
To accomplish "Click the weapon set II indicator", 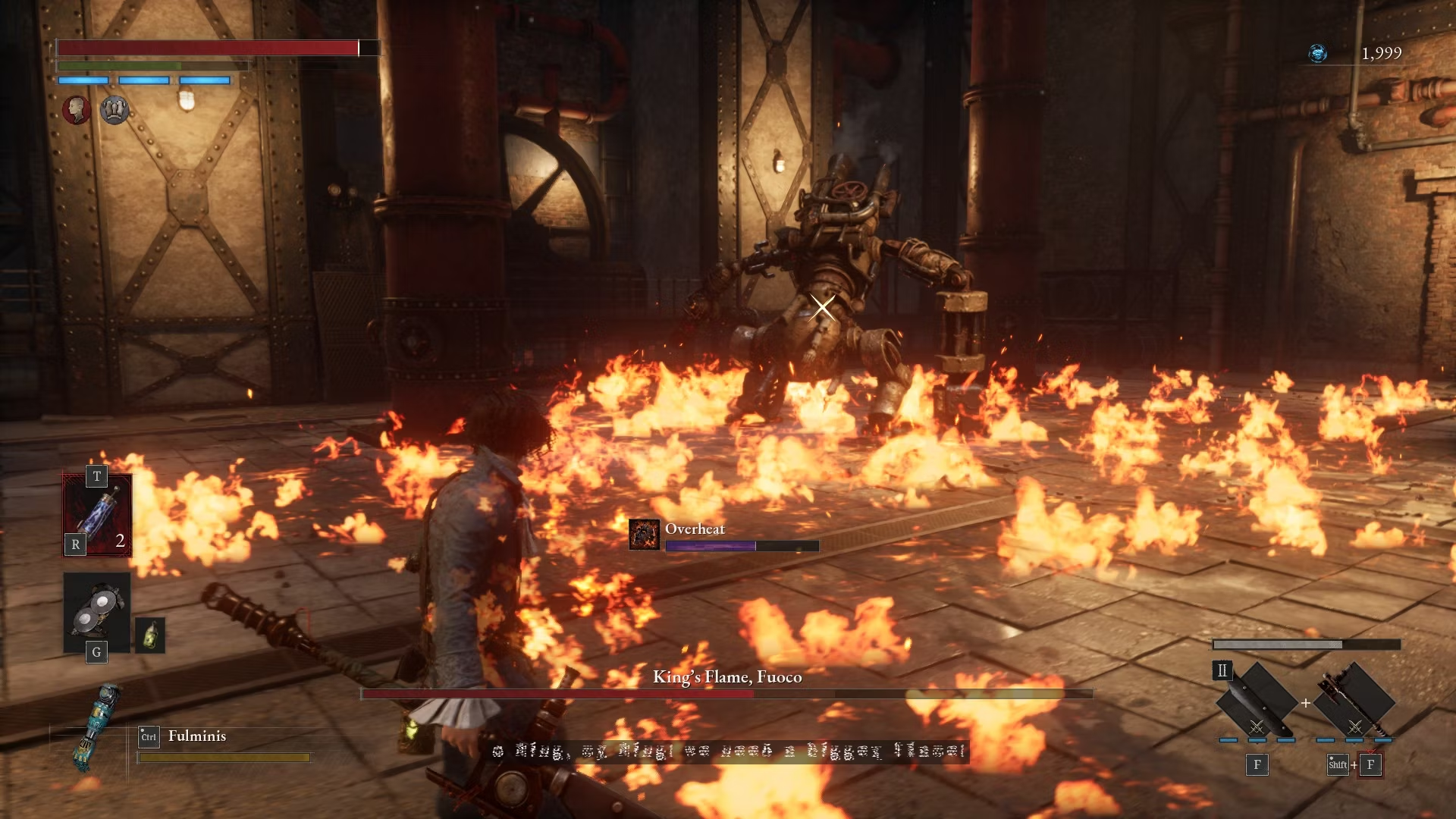I will click(x=1222, y=670).
